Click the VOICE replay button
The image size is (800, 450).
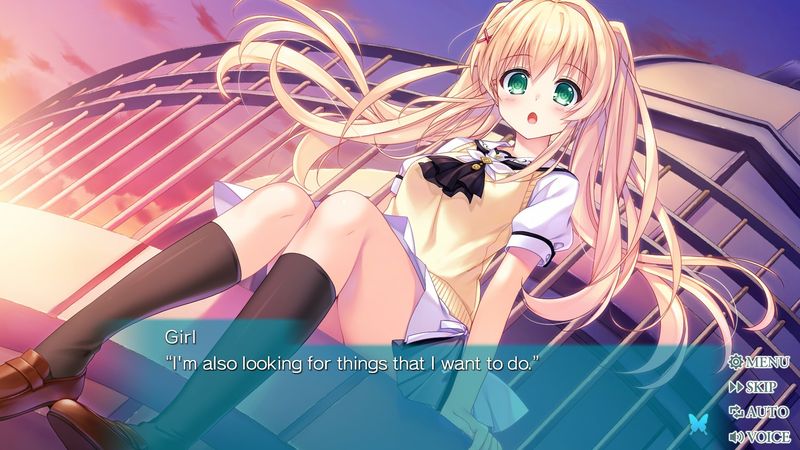point(760,436)
